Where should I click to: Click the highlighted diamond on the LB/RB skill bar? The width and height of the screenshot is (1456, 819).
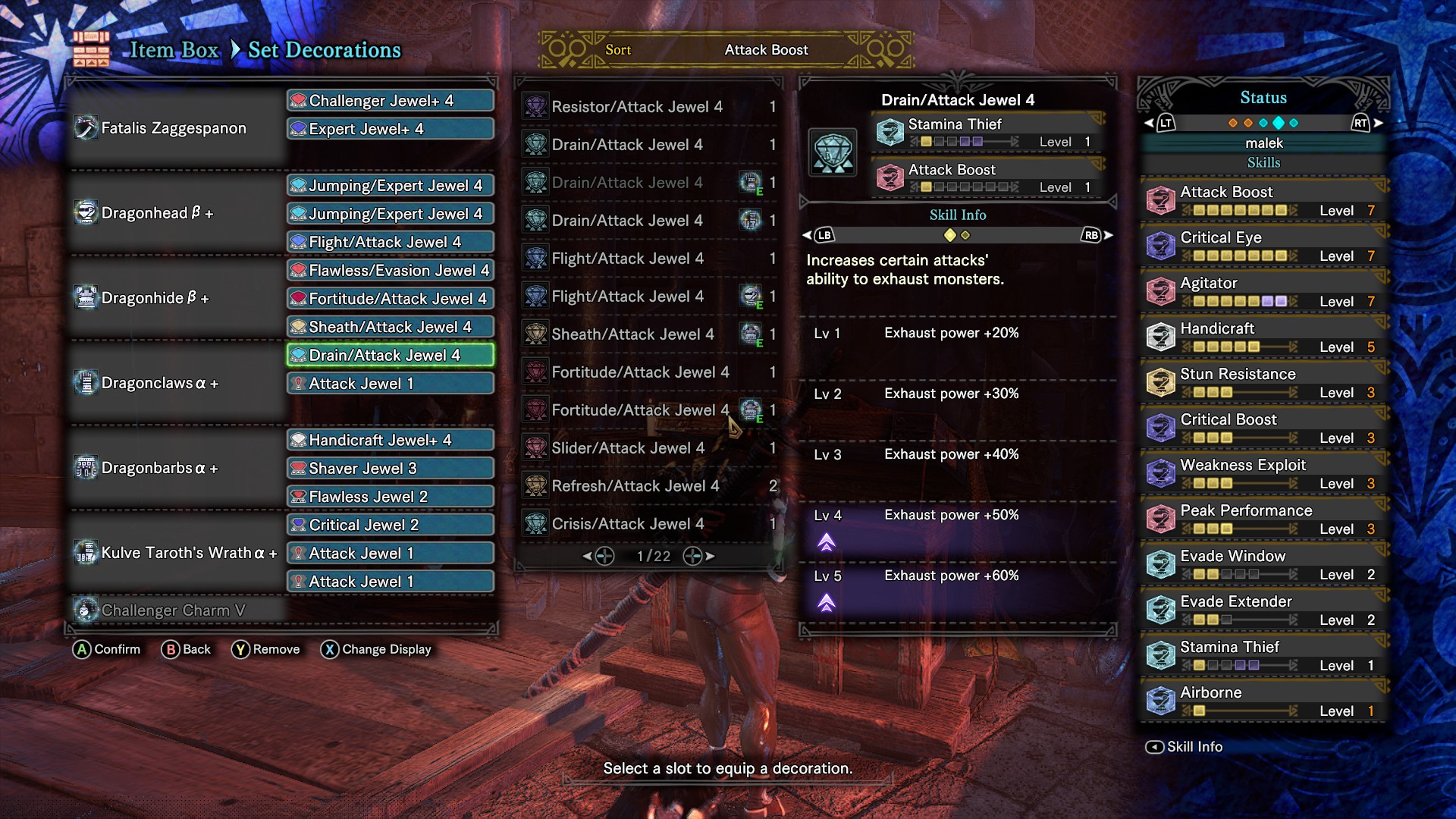951,235
